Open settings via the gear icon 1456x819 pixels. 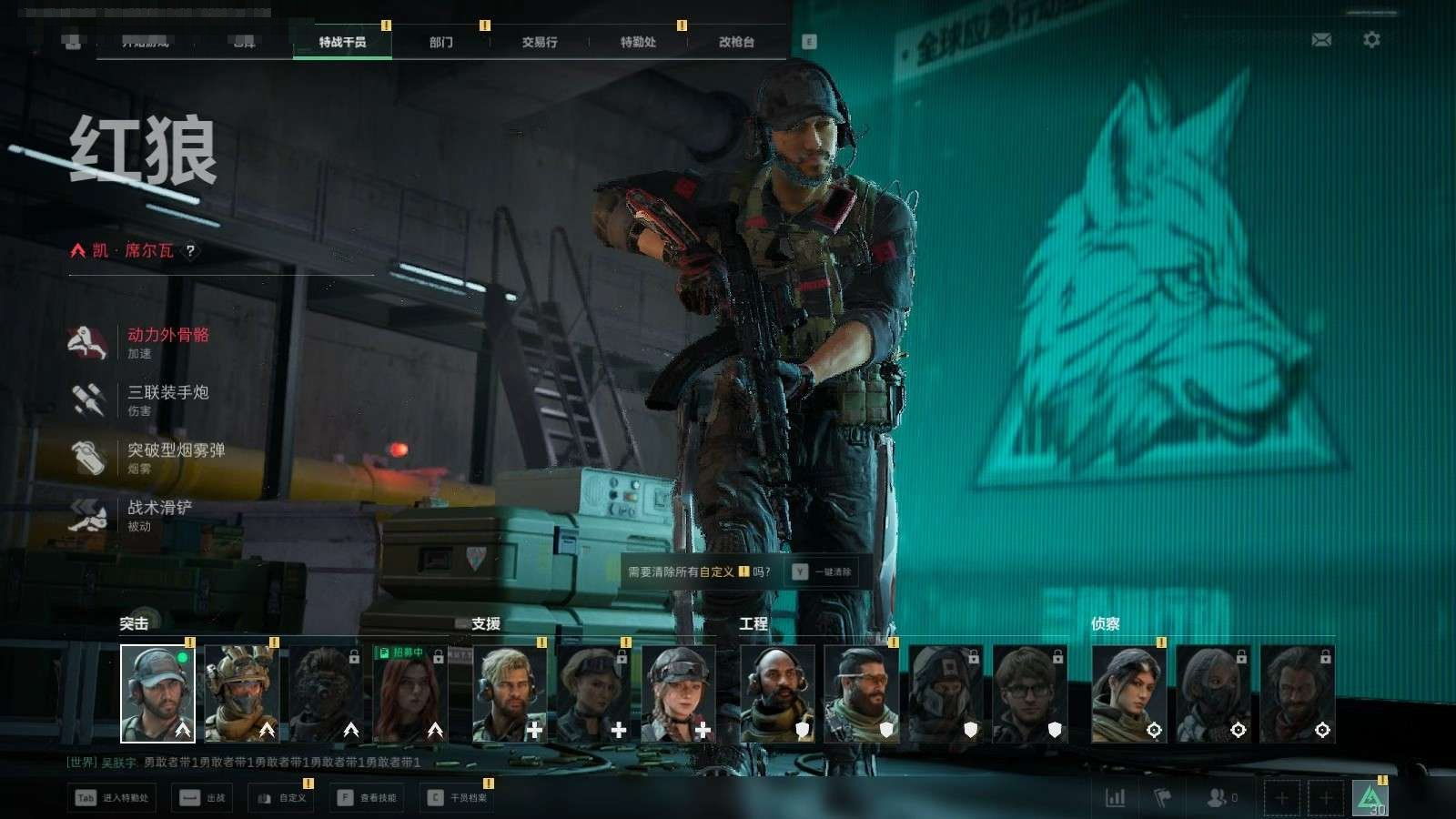tap(1371, 40)
